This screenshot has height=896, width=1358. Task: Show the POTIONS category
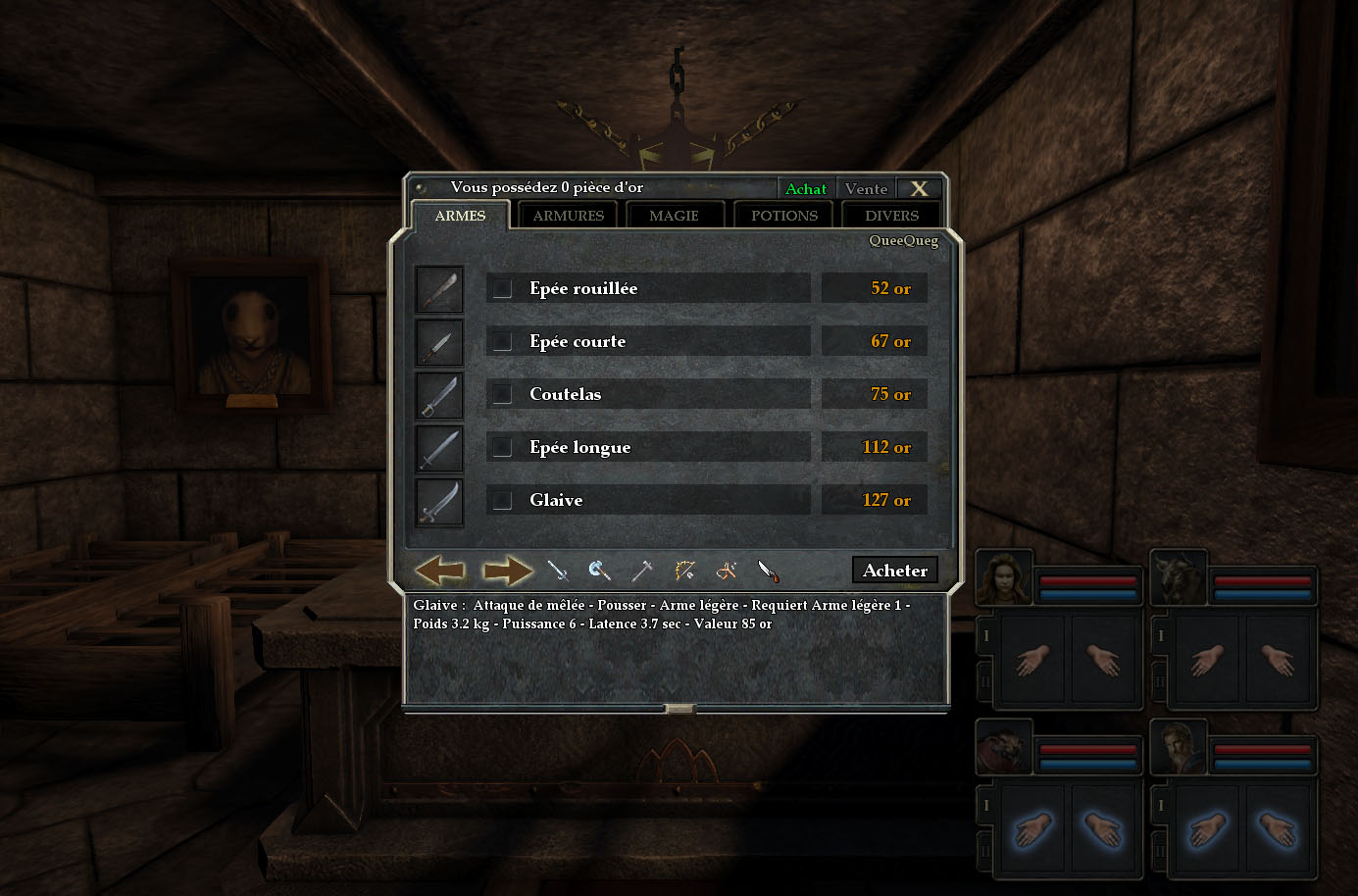(x=783, y=216)
